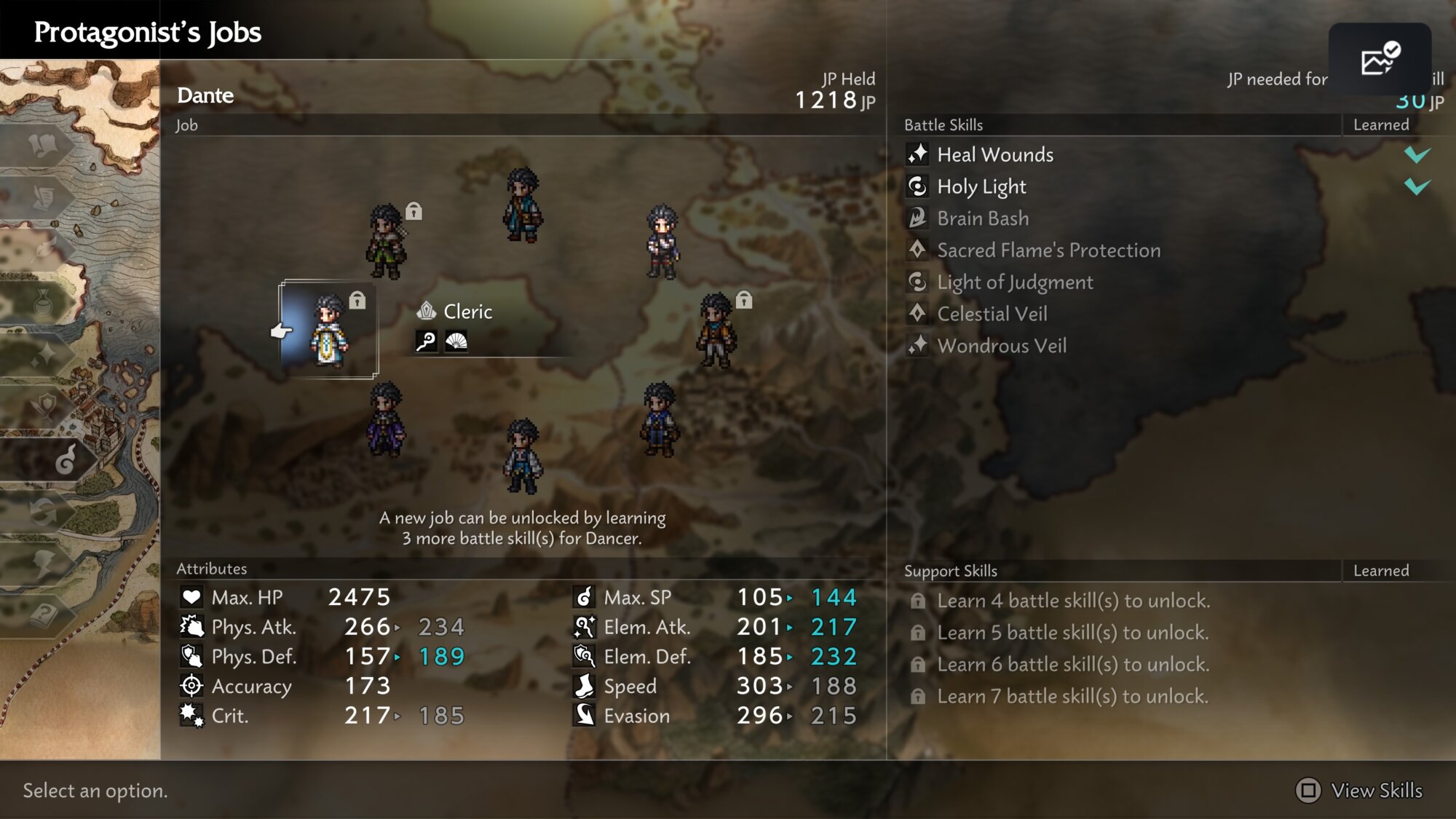Select the Holy Light battle skill

click(x=981, y=186)
